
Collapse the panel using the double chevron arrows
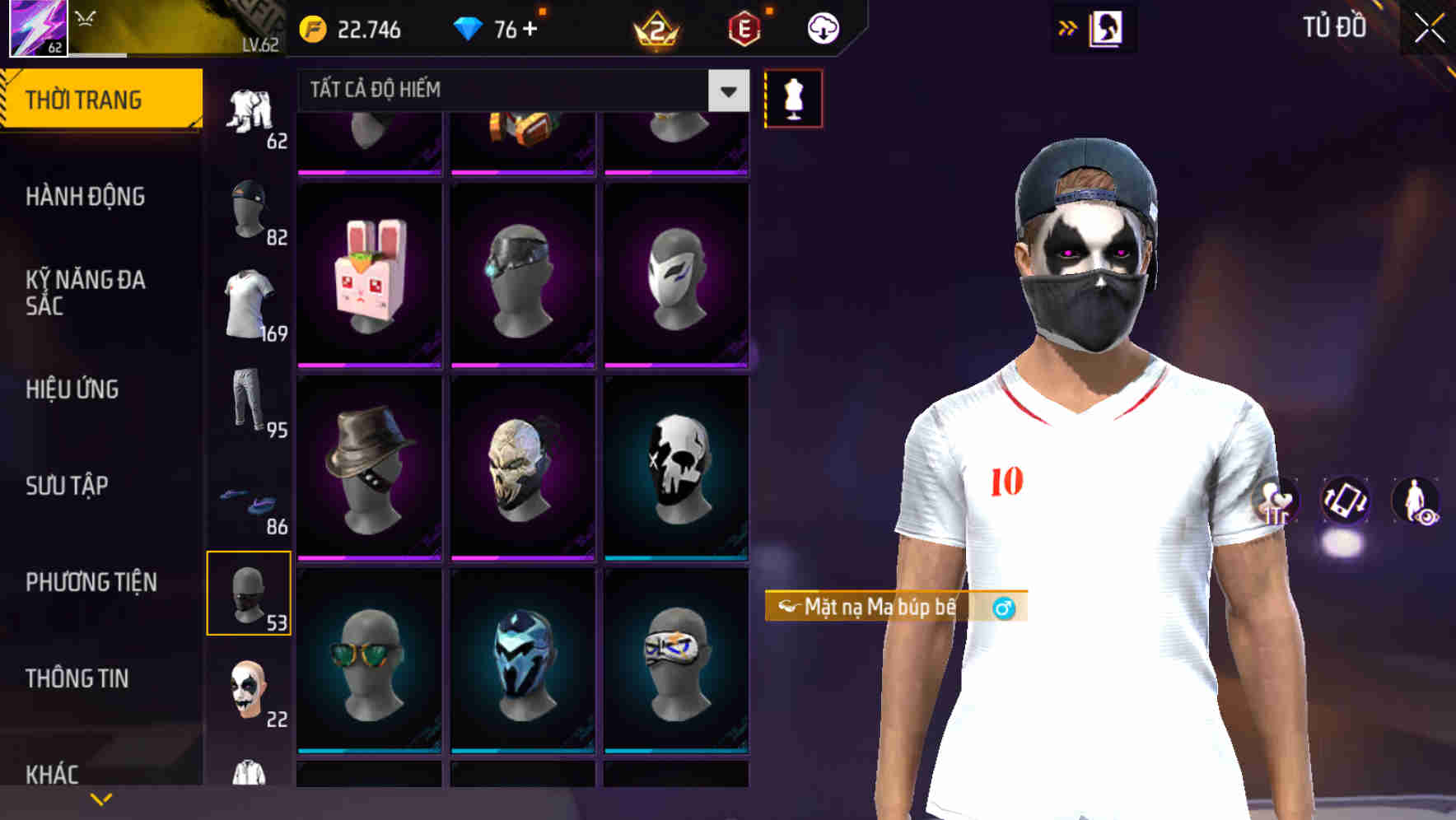[x=1068, y=27]
